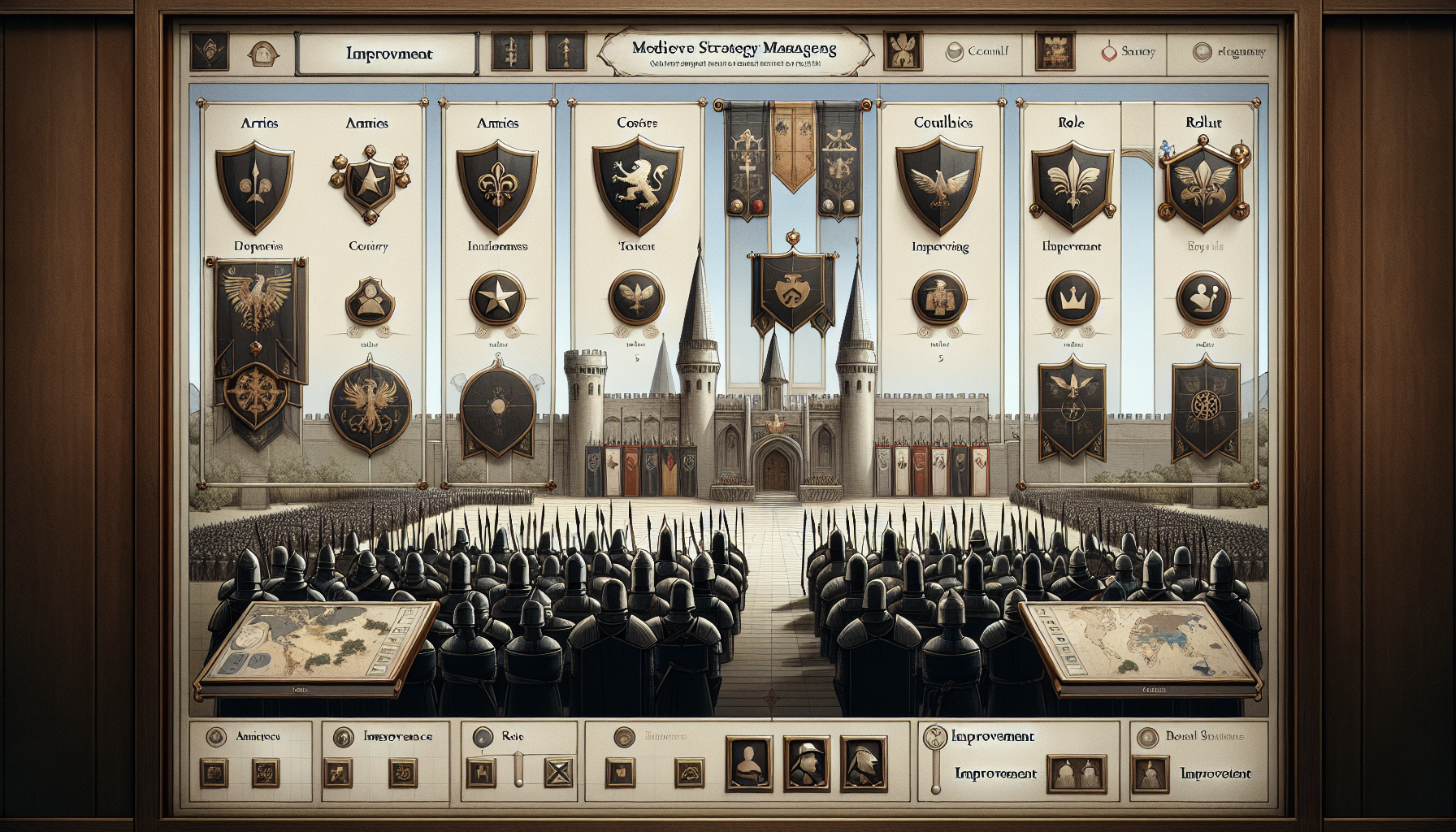Screen dimensions: 1456x832
Task: Click the round star medallion under Inniomes
Action: coord(497,298)
